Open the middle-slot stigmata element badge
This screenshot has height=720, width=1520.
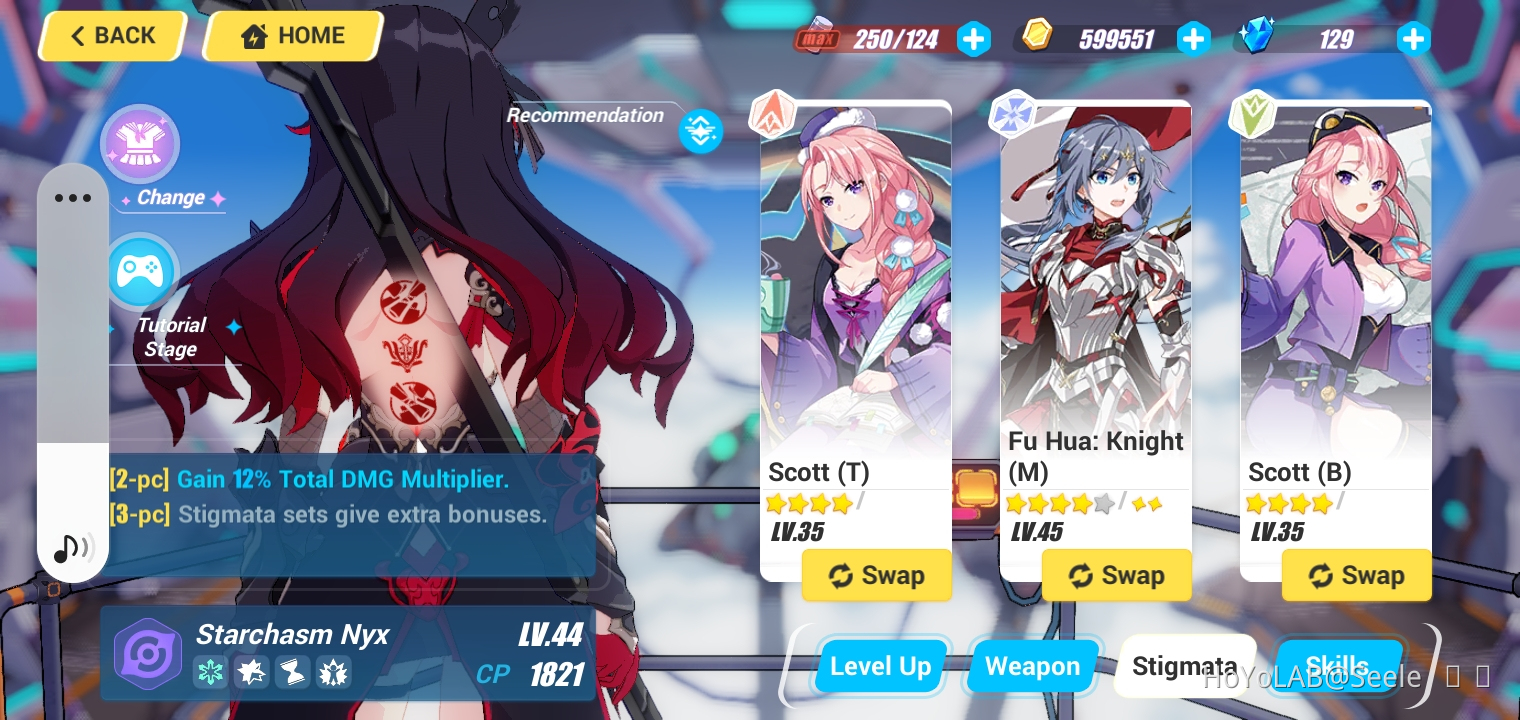coord(1013,113)
